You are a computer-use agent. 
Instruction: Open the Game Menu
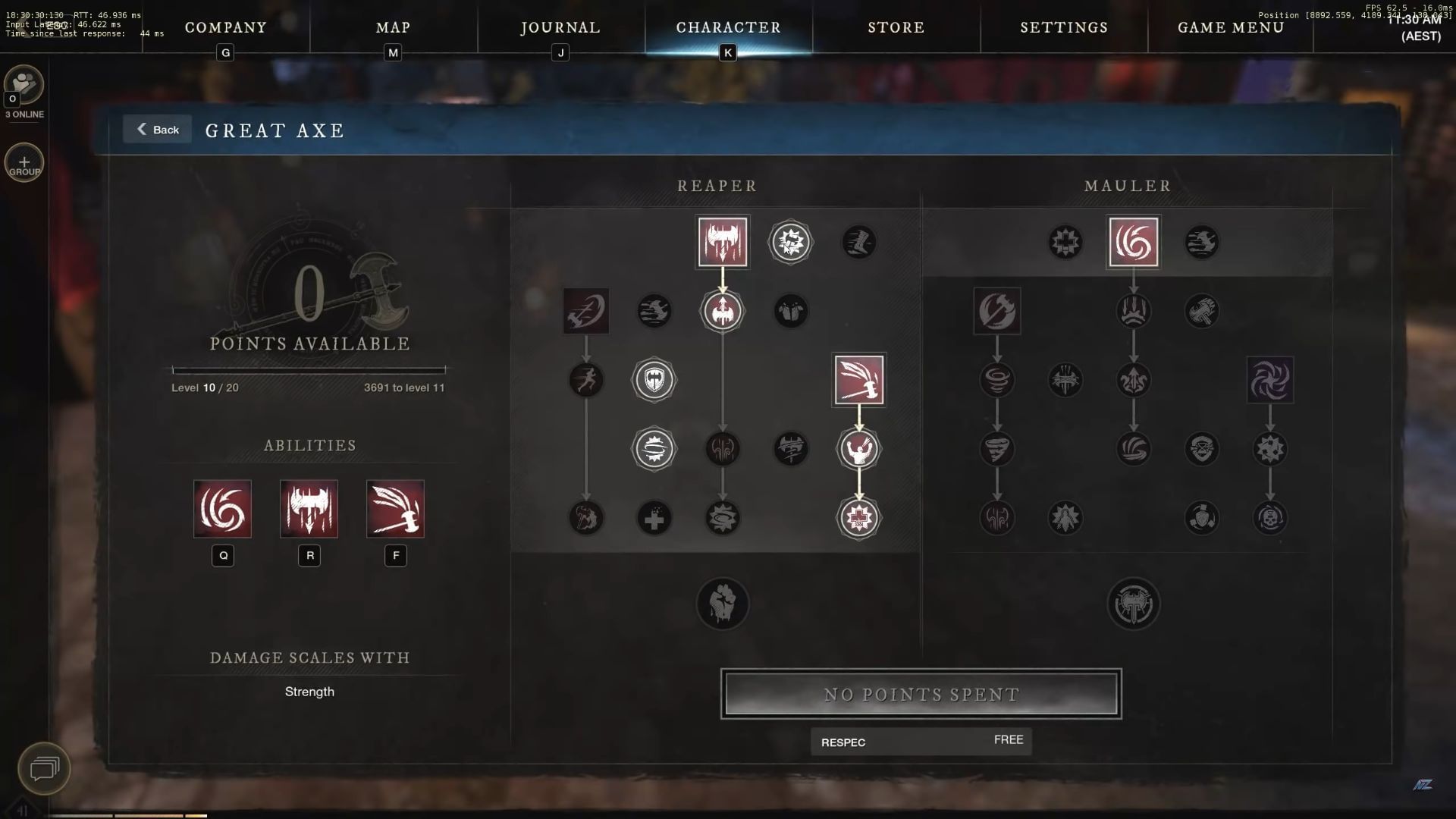tap(1229, 27)
